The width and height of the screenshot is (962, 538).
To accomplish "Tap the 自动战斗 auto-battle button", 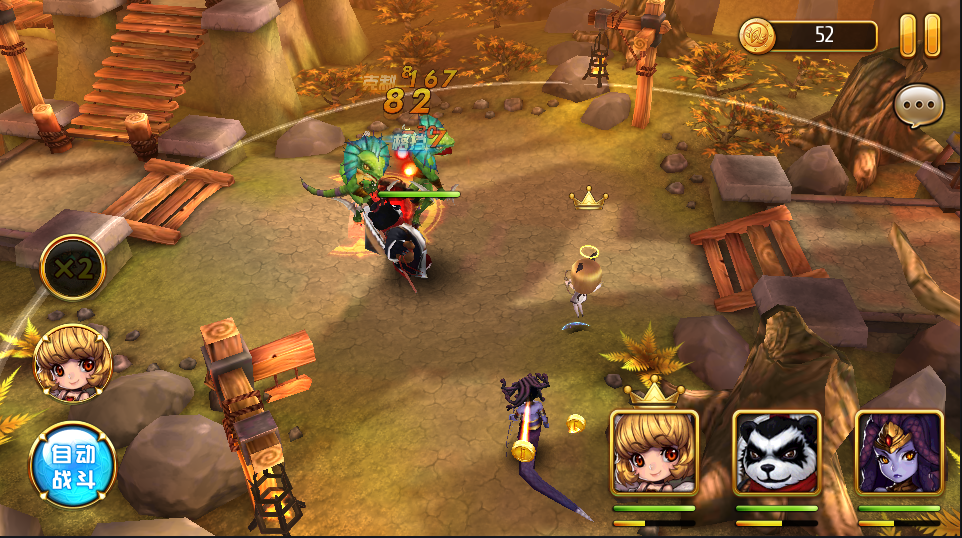I will point(72,466).
